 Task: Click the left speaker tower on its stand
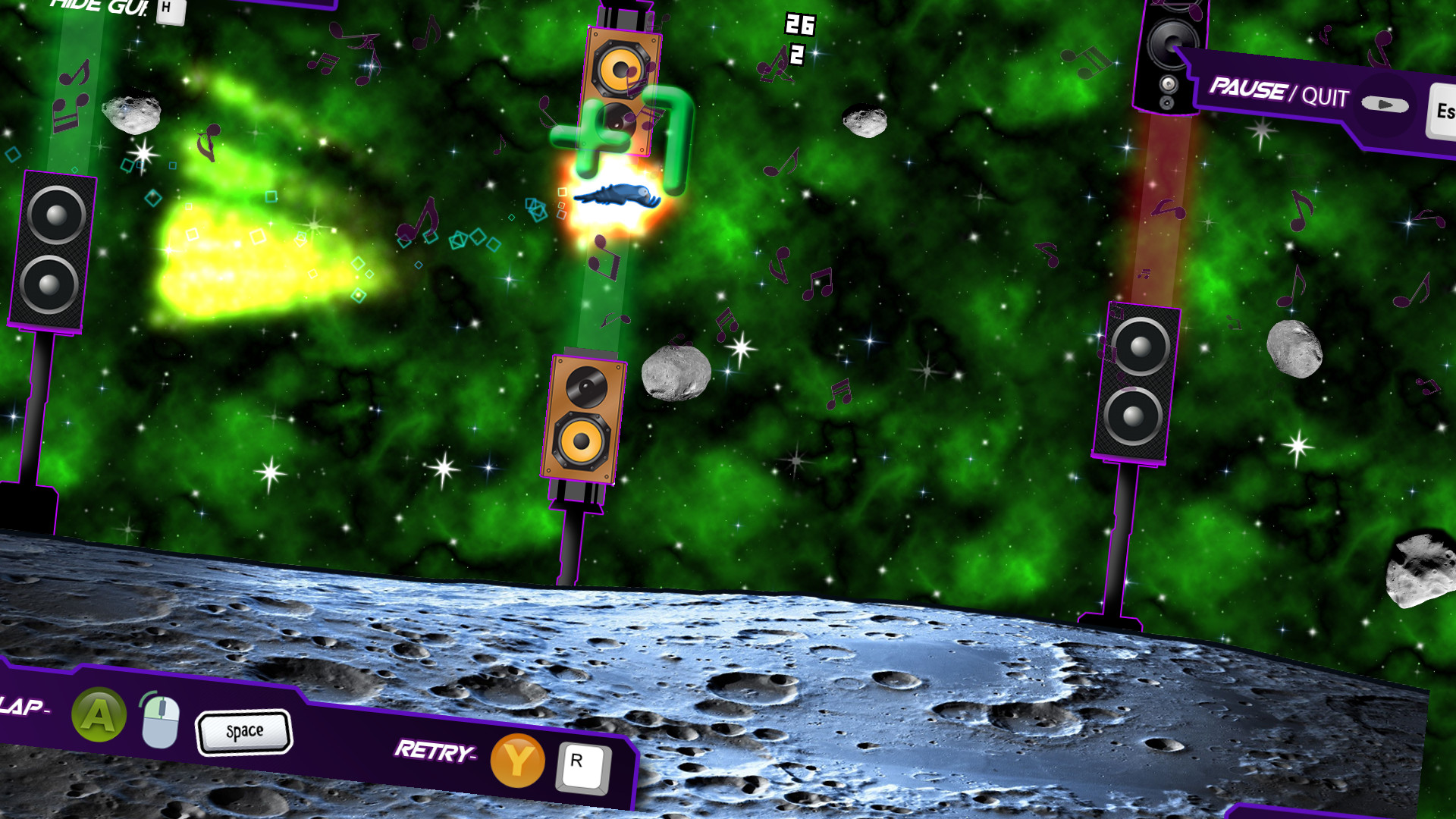(53, 250)
